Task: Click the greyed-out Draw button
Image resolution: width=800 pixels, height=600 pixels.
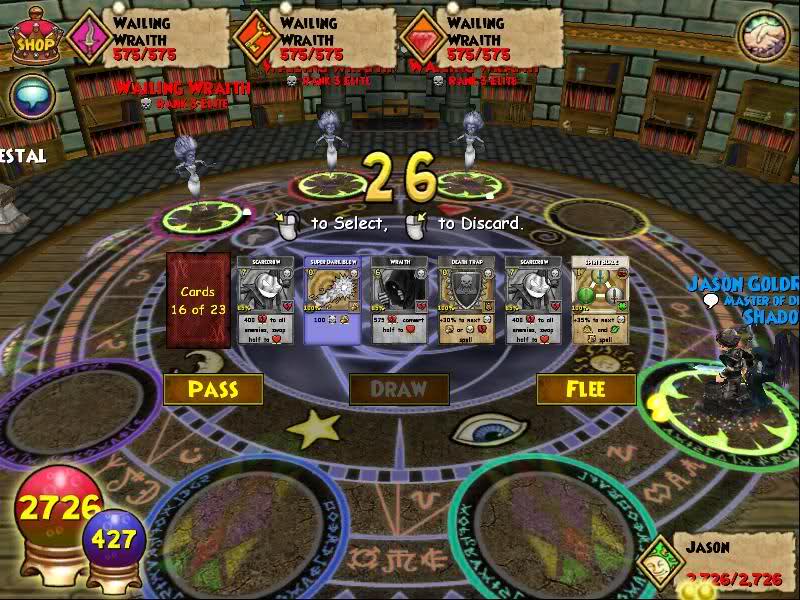Action: (398, 389)
